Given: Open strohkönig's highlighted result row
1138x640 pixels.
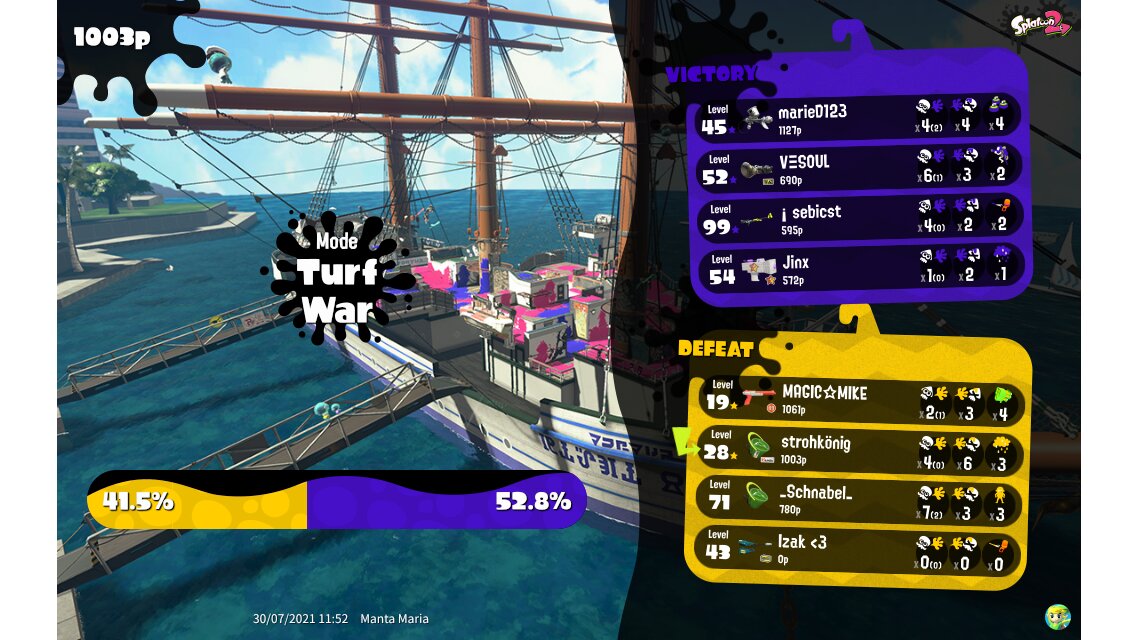Looking at the screenshot, I should pos(858,449).
